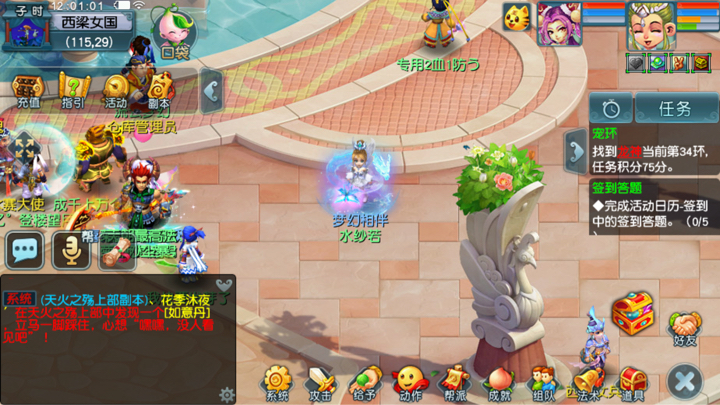Image resolution: width=720 pixels, height=405 pixels.
Task: Collapse the top-left icon row arrow
Action: pyautogui.click(x=211, y=92)
